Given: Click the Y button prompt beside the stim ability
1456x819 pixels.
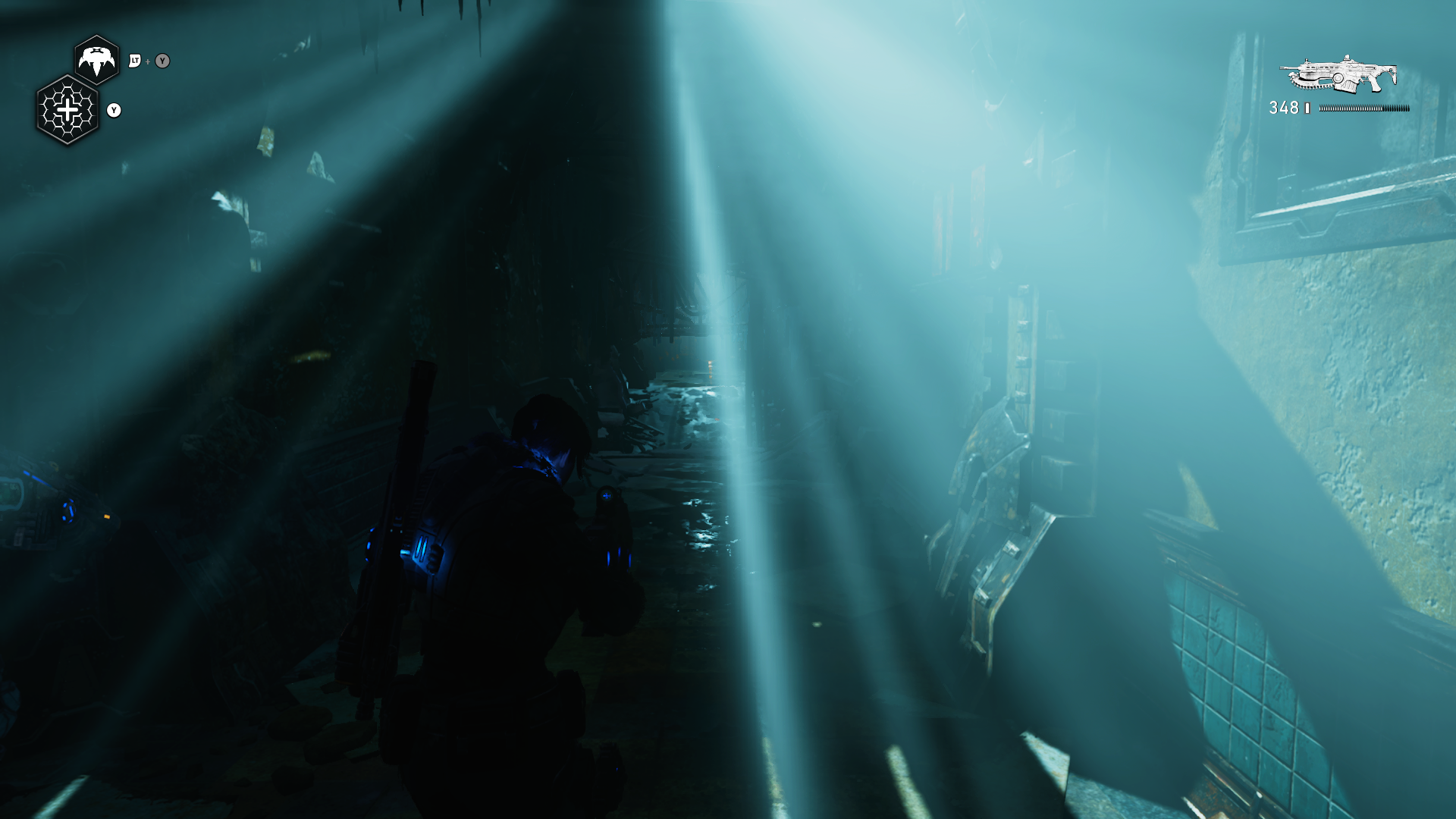Looking at the screenshot, I should pyautogui.click(x=114, y=111).
